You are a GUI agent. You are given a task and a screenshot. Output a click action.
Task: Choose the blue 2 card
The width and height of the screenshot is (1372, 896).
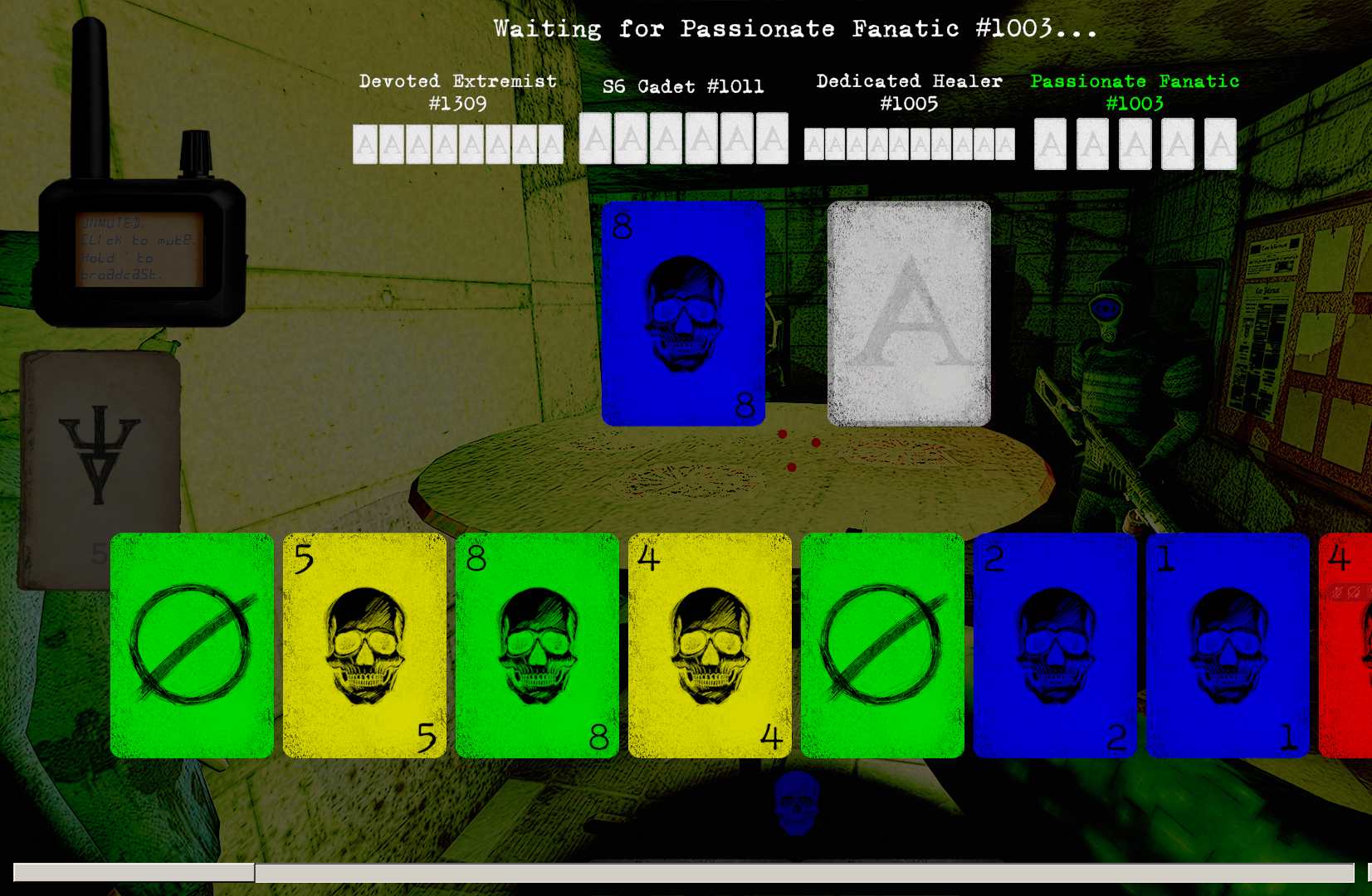point(1055,645)
